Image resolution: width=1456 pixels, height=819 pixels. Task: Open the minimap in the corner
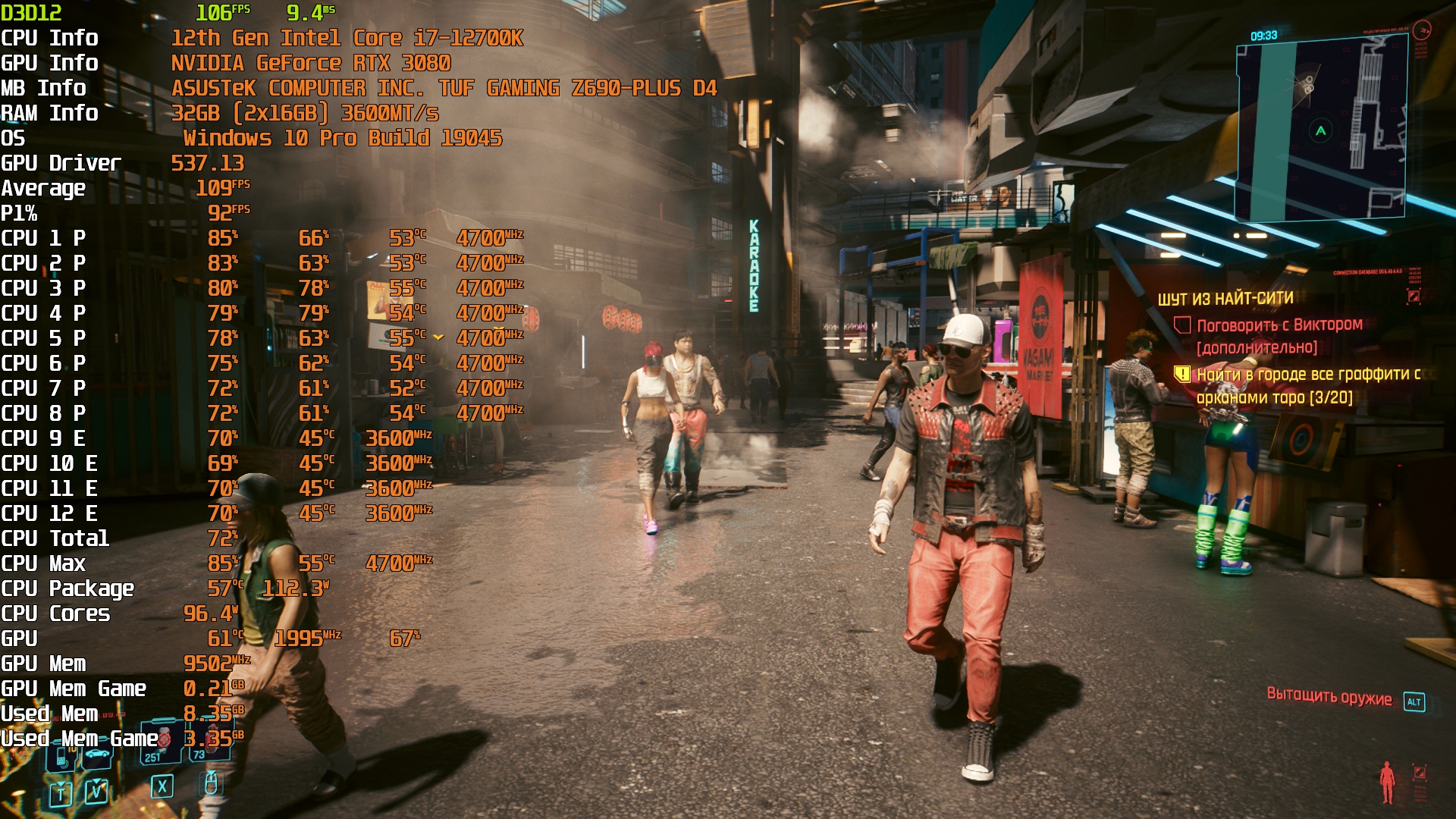pos(1322,130)
